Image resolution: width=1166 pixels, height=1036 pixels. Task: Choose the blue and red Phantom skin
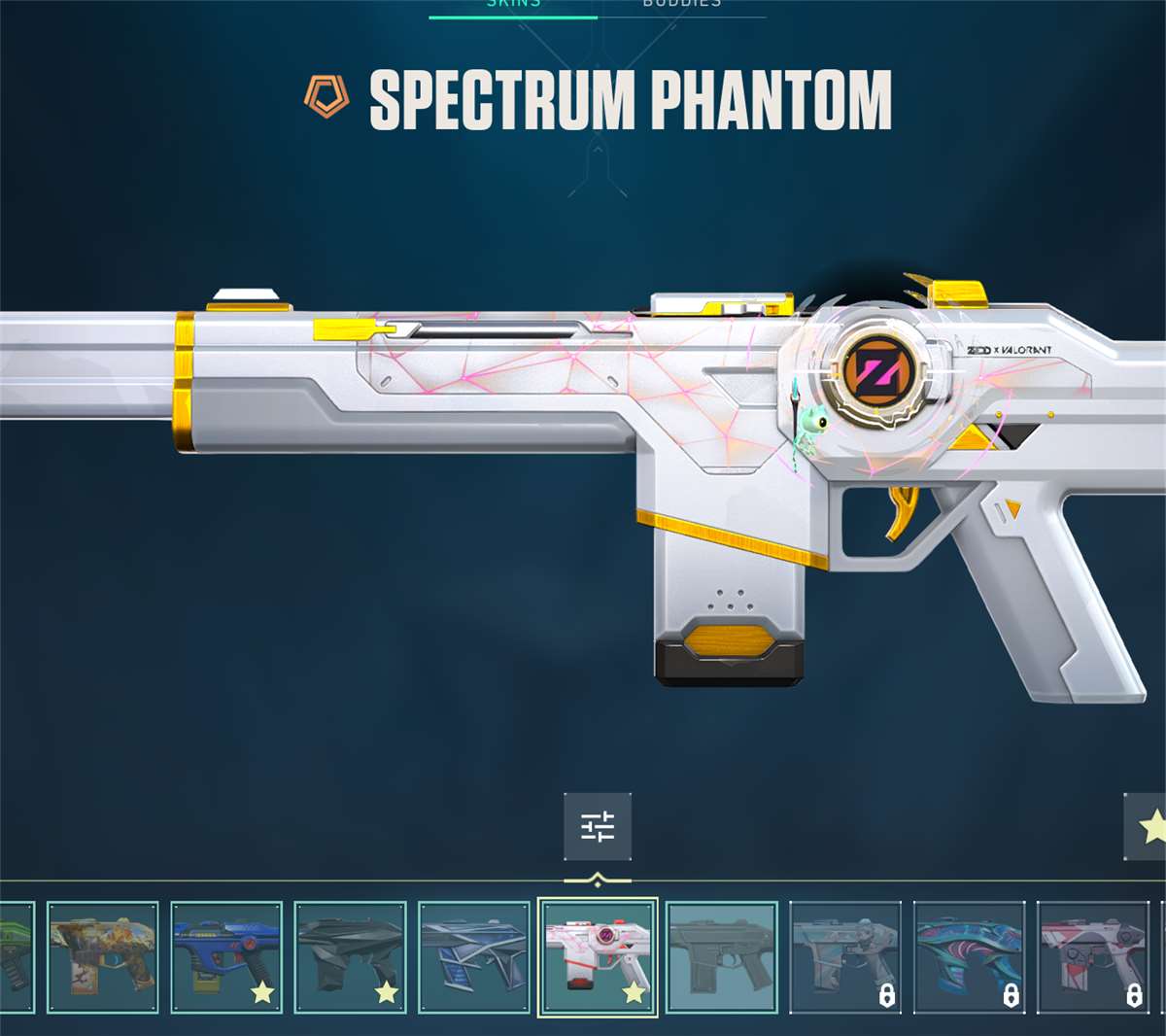point(226,956)
